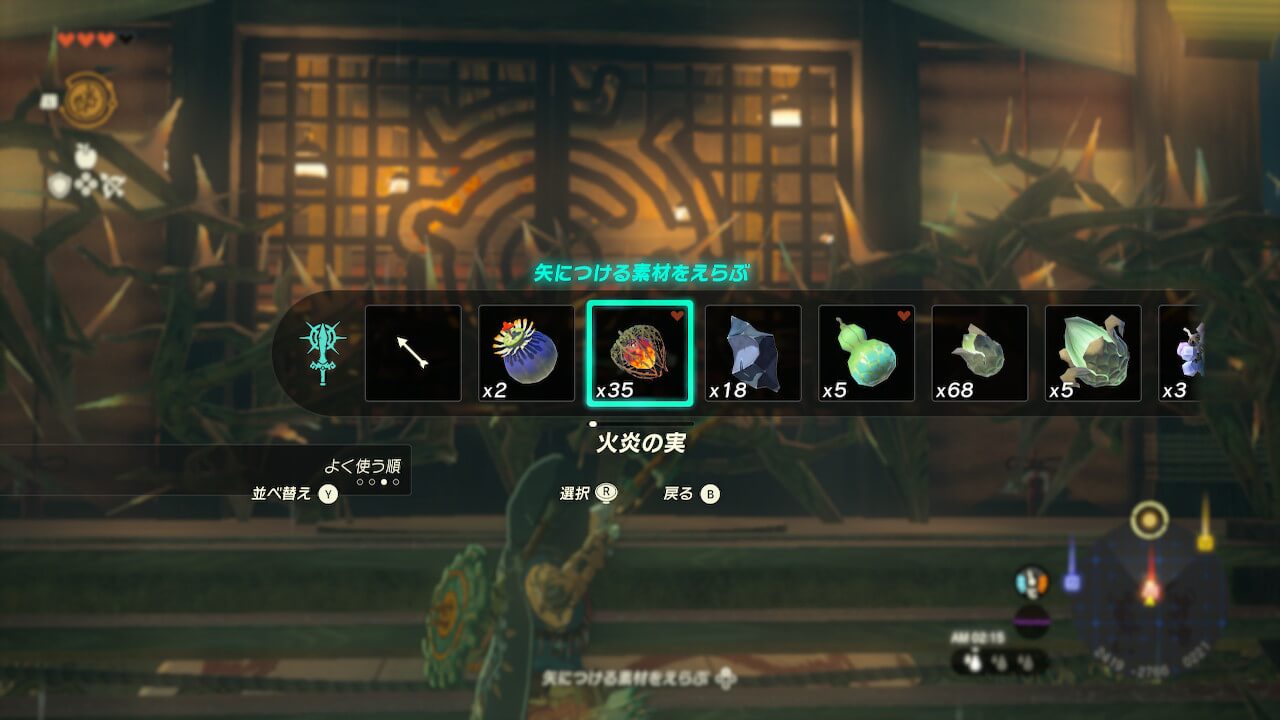Select the partially visible x3 item slot
1280x720 pixels.
(x=1180, y=353)
